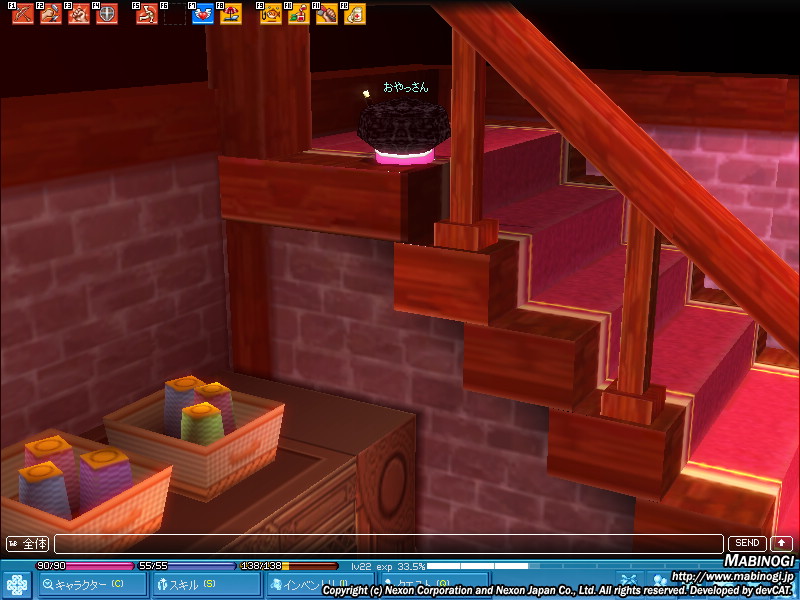
Task: Select the red potion bottle skill icon
Action: [298, 15]
